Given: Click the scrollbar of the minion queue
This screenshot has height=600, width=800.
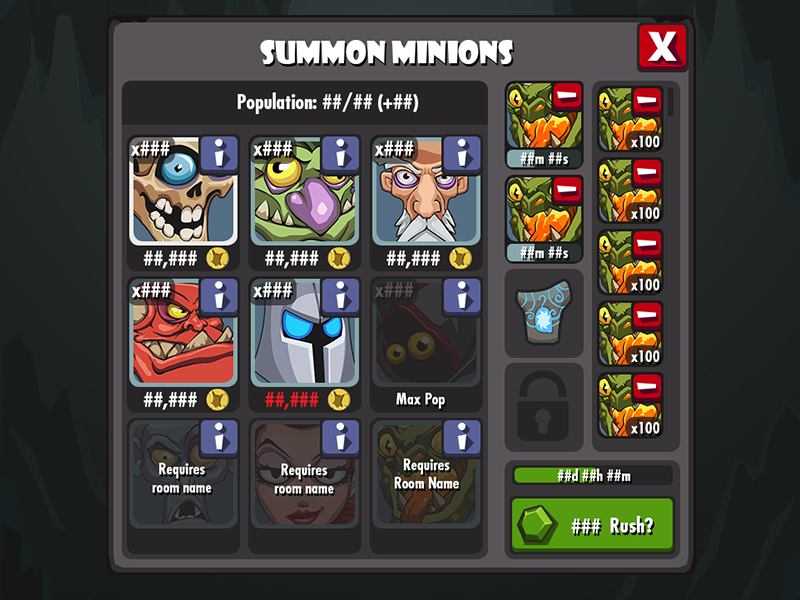Looking at the screenshot, I should (672, 102).
